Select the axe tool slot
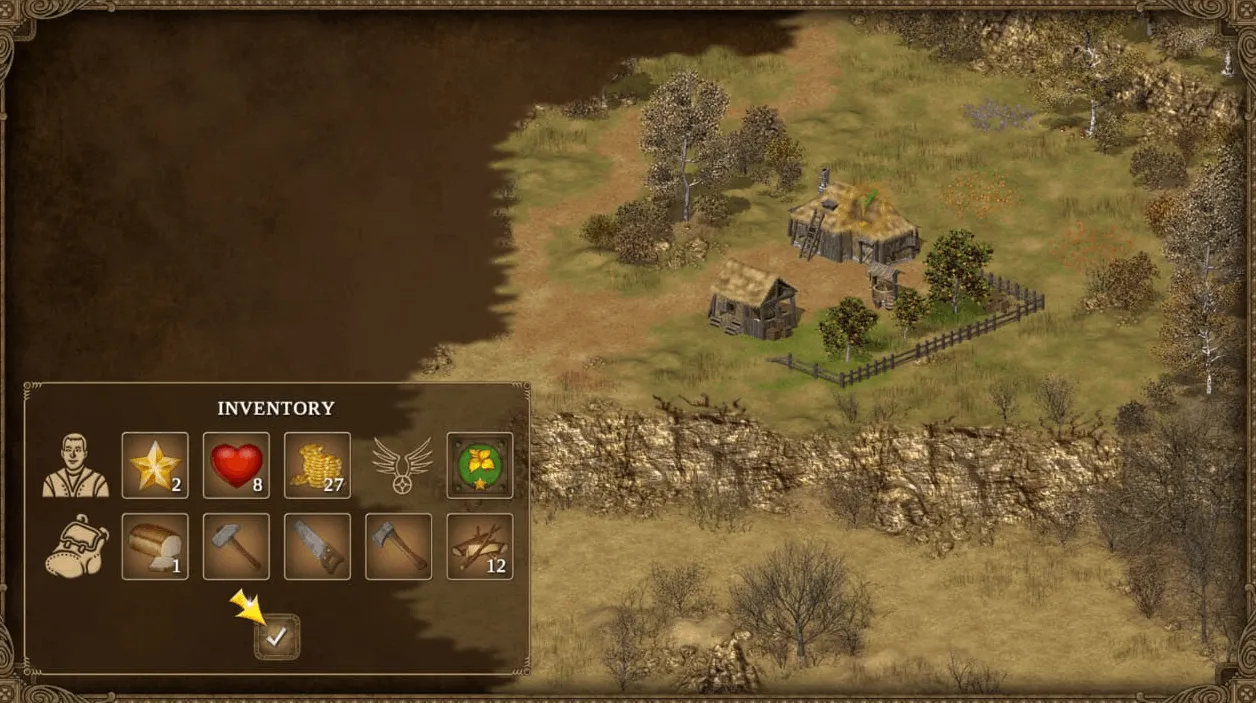1256x703 pixels. tap(398, 546)
